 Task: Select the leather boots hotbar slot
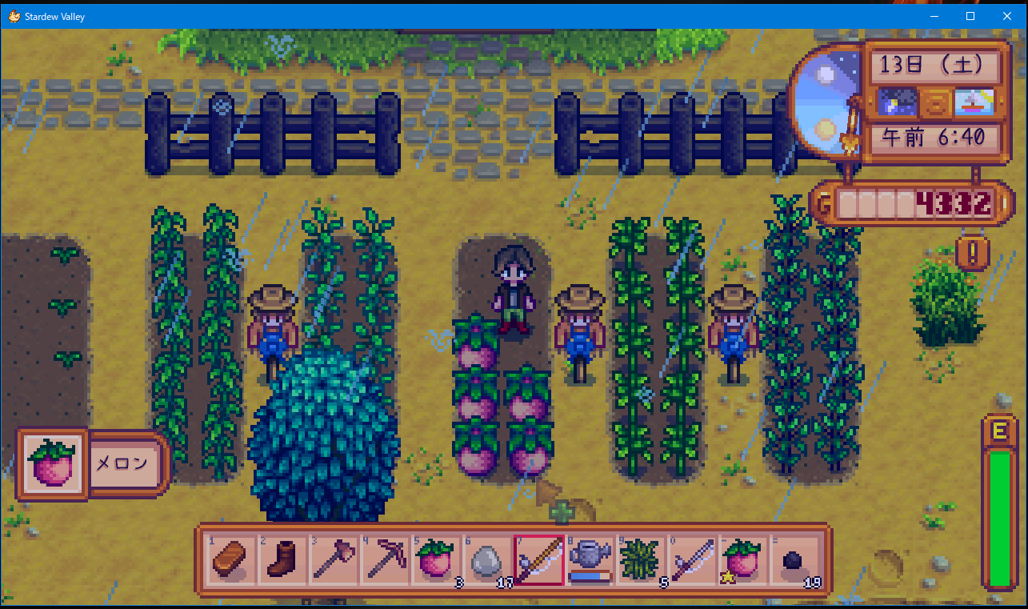pyautogui.click(x=282, y=558)
